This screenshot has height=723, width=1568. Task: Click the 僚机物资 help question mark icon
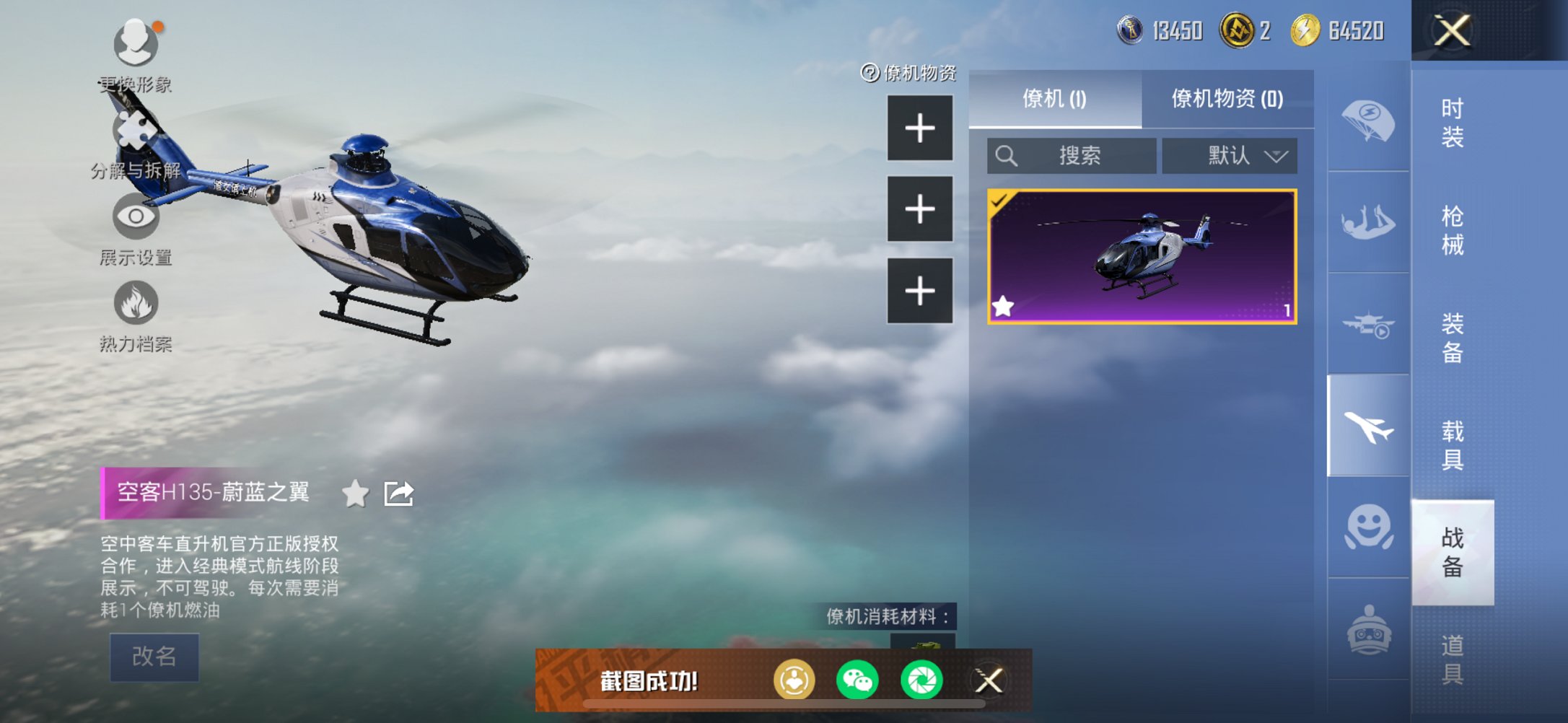tap(867, 74)
